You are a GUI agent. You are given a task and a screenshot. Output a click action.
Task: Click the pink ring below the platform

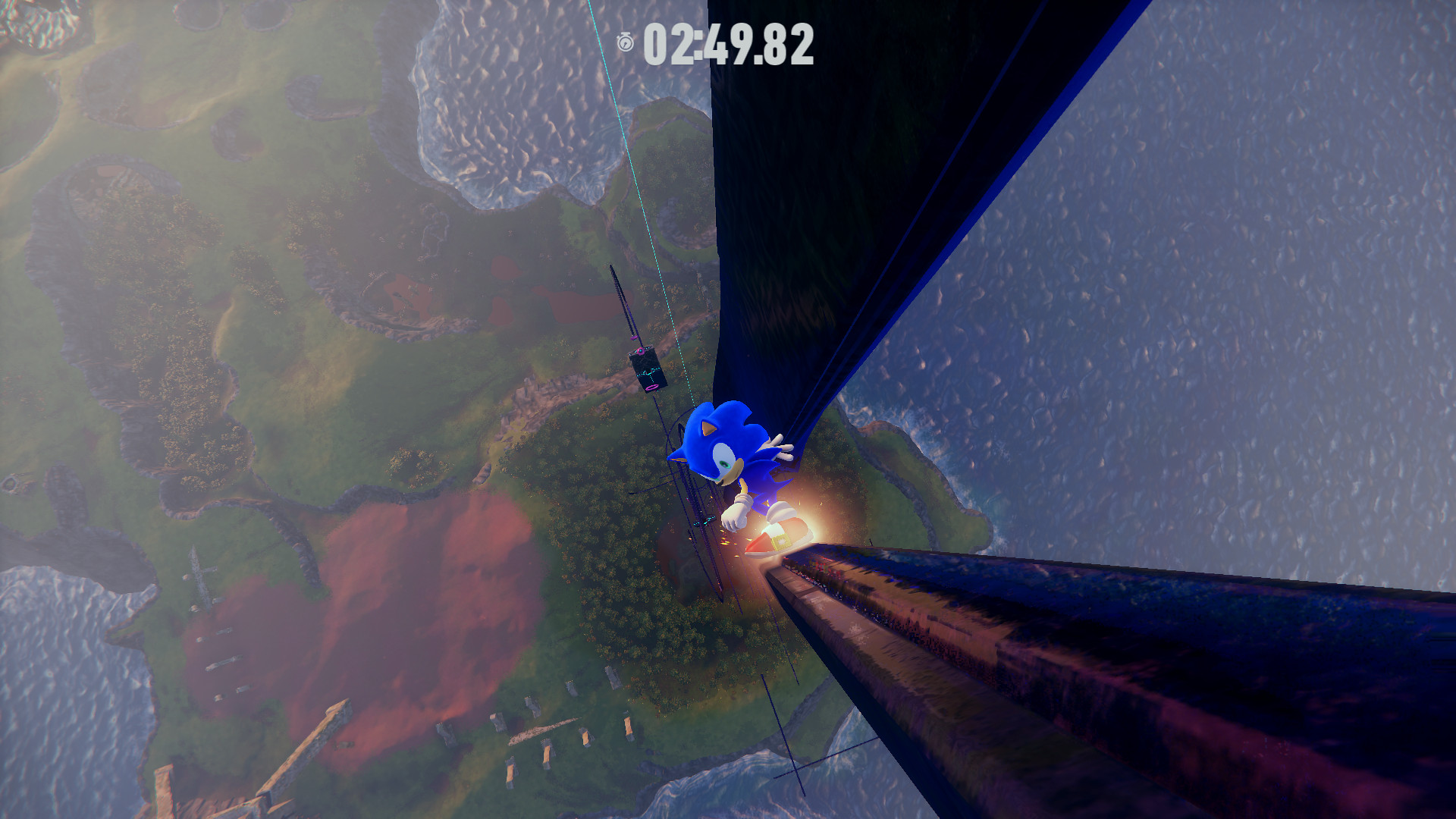[x=651, y=388]
